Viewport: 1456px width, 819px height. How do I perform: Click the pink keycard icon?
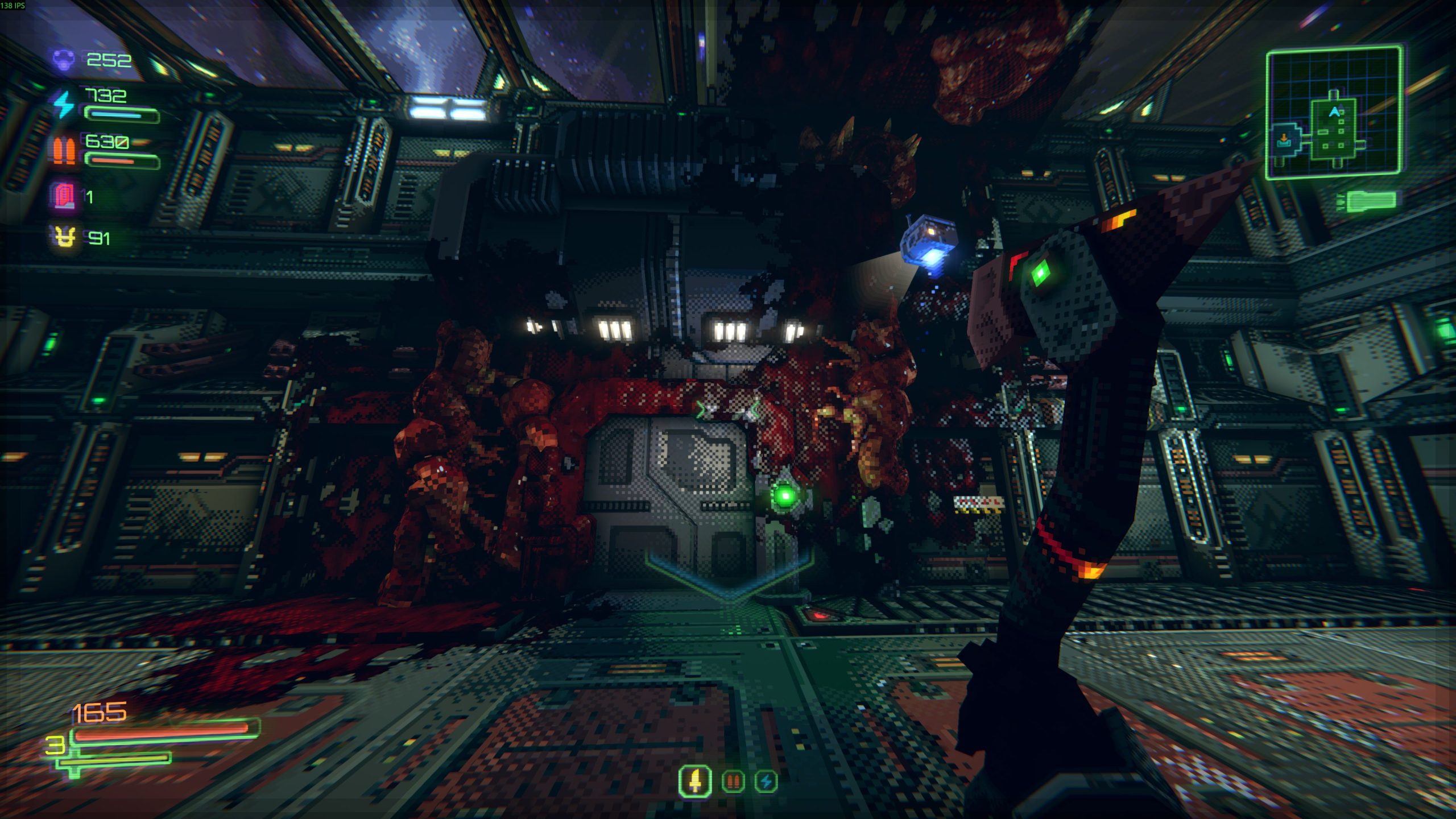(x=64, y=197)
